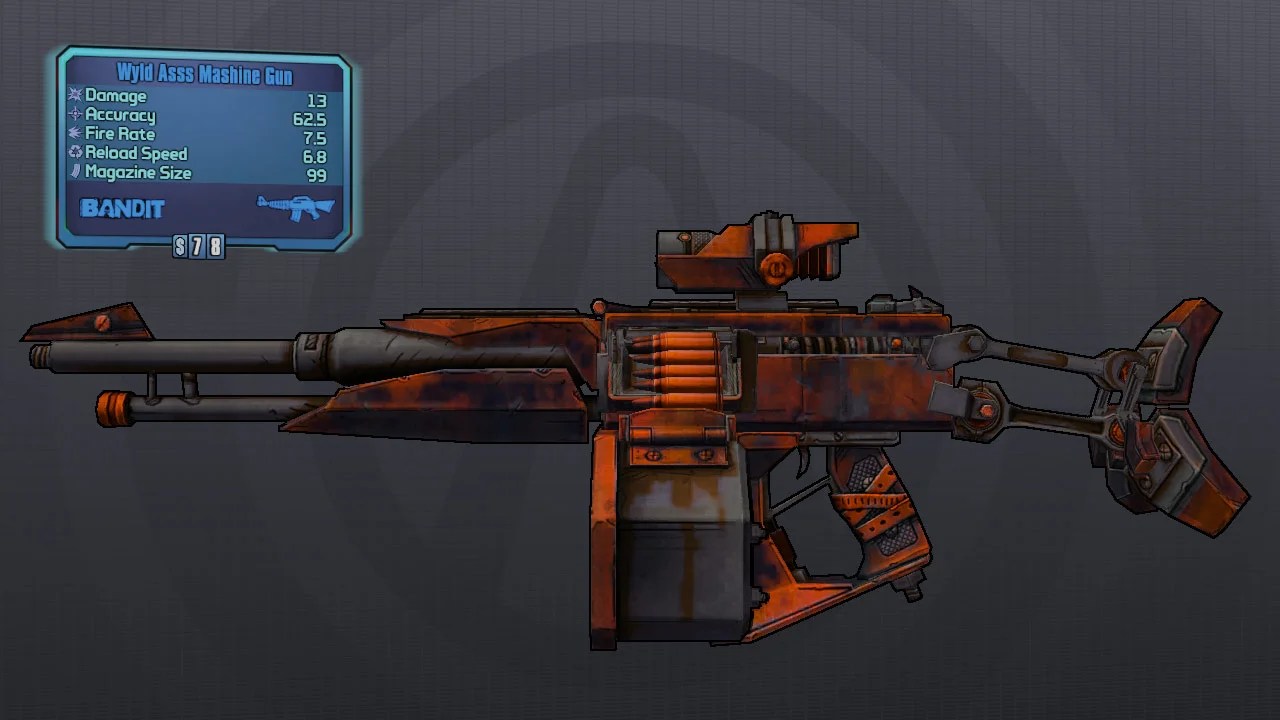Select the Accuracy crosshair icon
This screenshot has height=720, width=1280.
pos(75,115)
